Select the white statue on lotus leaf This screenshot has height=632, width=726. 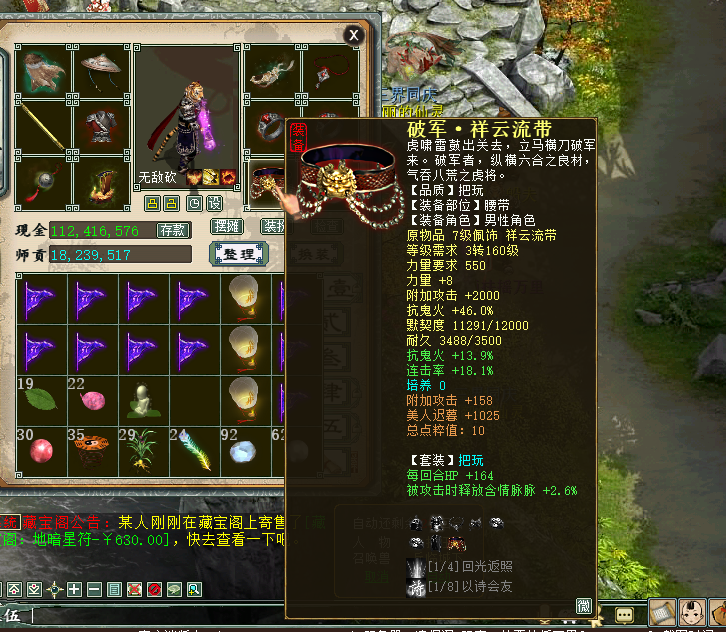(145, 400)
